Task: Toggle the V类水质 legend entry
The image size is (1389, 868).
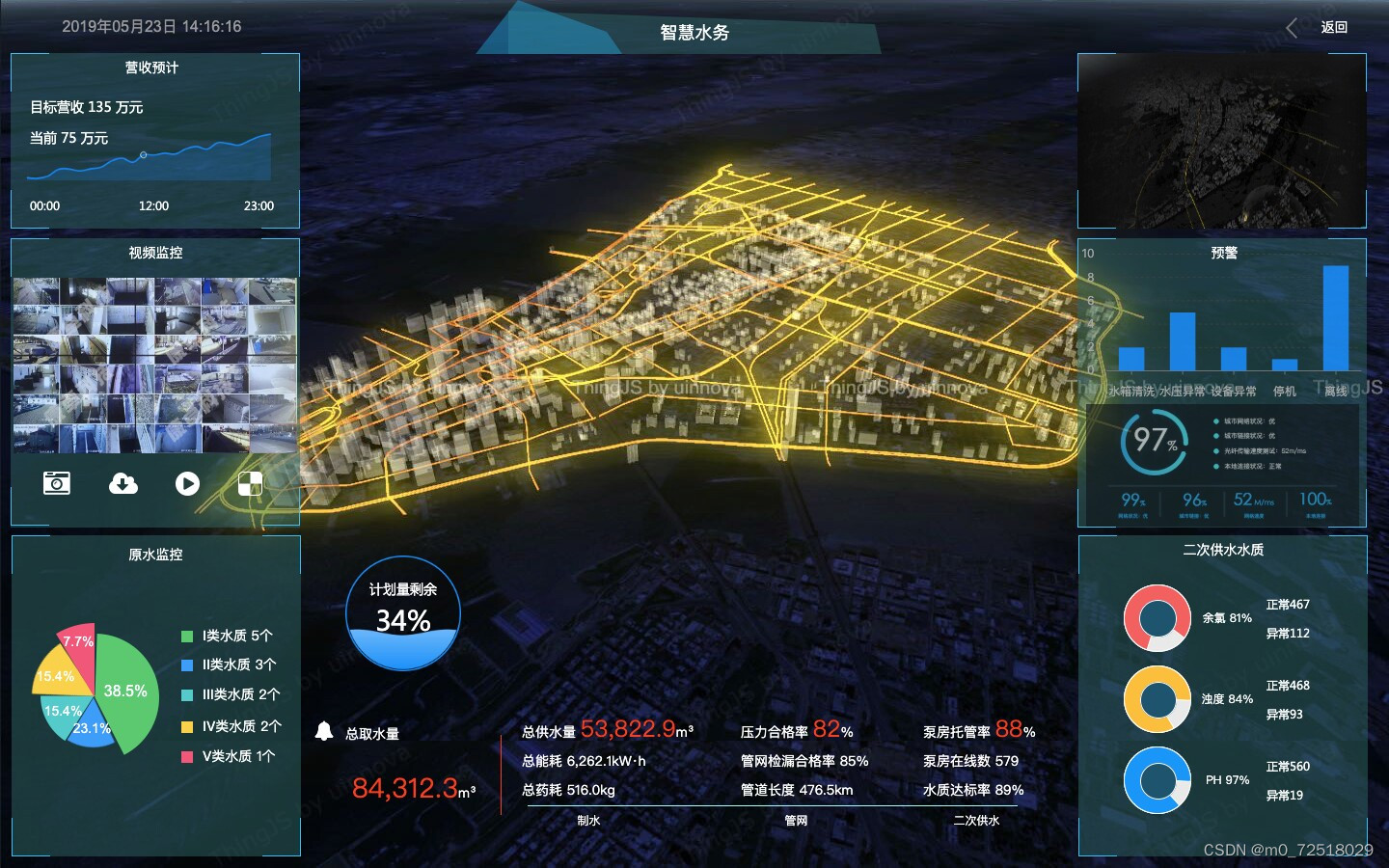Action: (x=230, y=756)
